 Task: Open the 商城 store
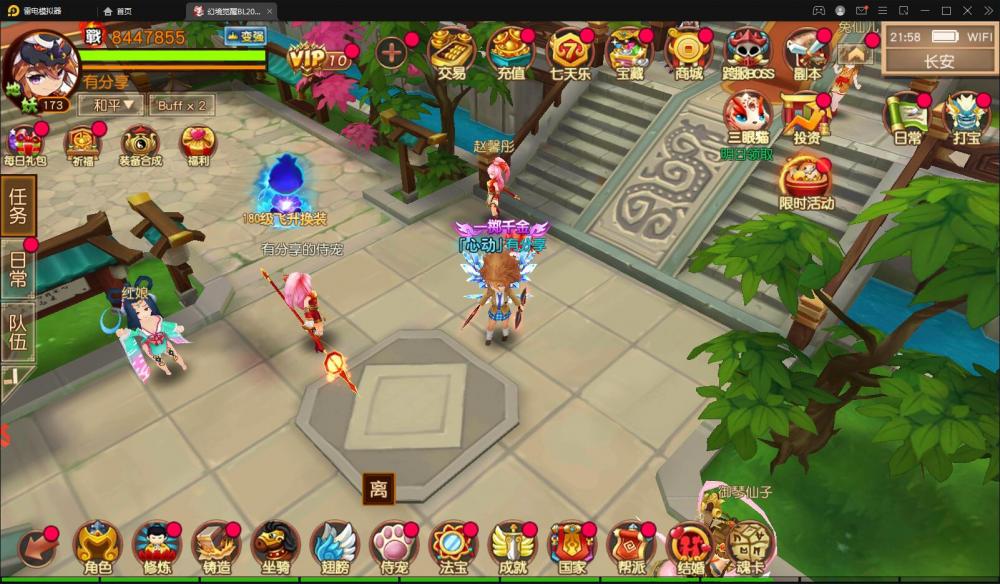689,52
